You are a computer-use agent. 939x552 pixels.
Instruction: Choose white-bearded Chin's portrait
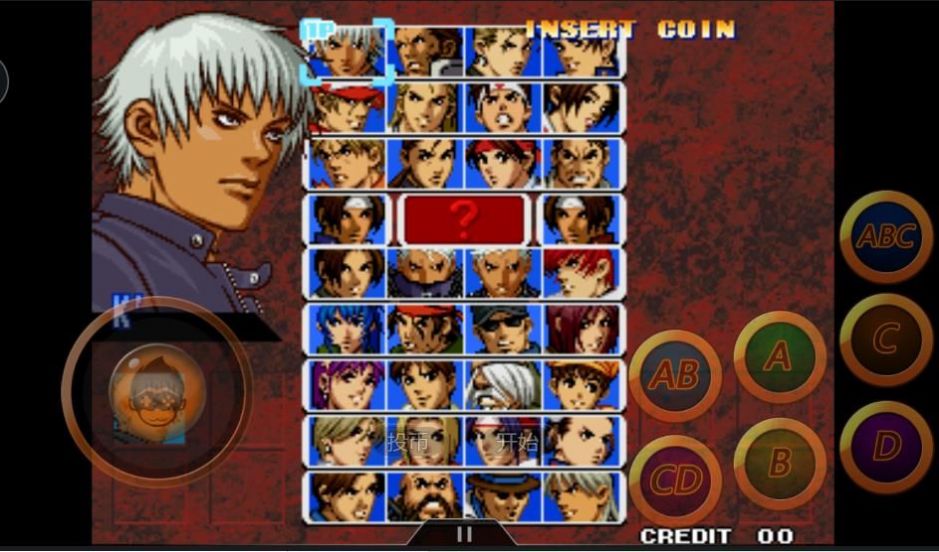tap(502, 384)
